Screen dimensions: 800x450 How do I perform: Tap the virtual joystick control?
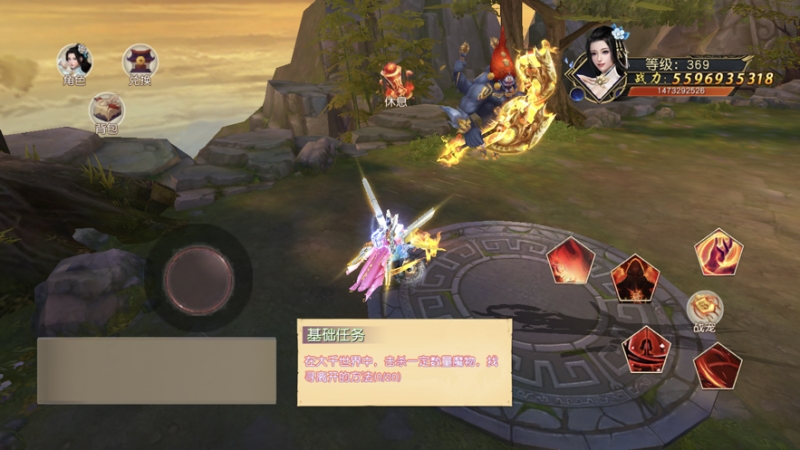click(198, 277)
